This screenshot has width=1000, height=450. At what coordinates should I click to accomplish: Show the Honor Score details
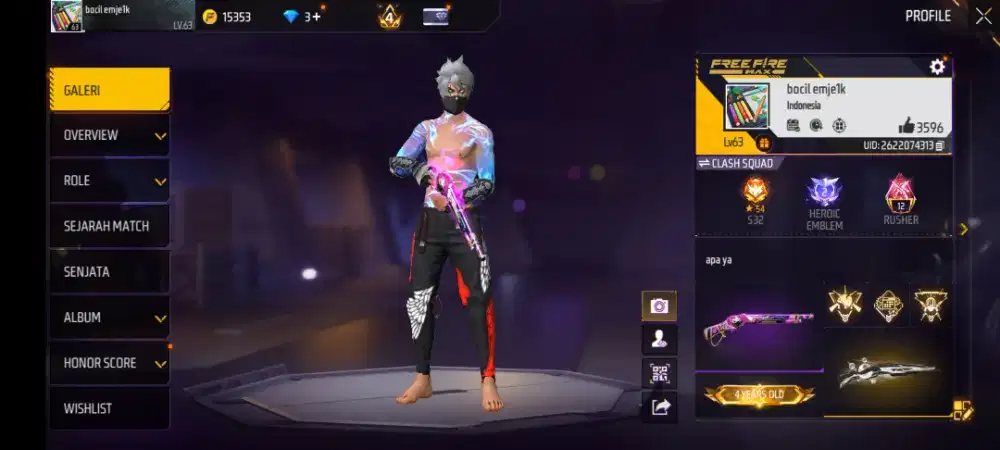[x=109, y=363]
